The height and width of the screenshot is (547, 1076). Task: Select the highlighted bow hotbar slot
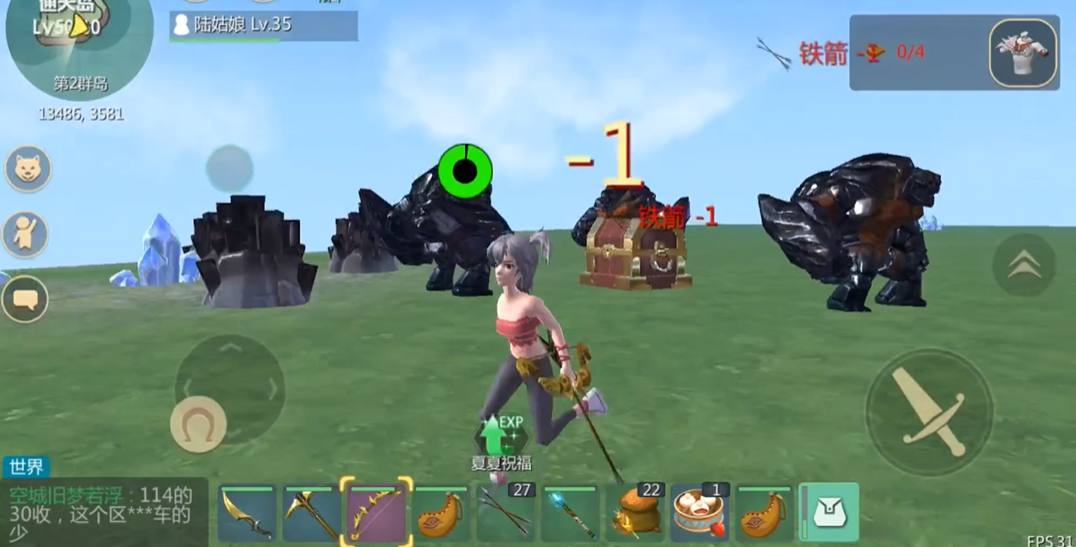376,512
